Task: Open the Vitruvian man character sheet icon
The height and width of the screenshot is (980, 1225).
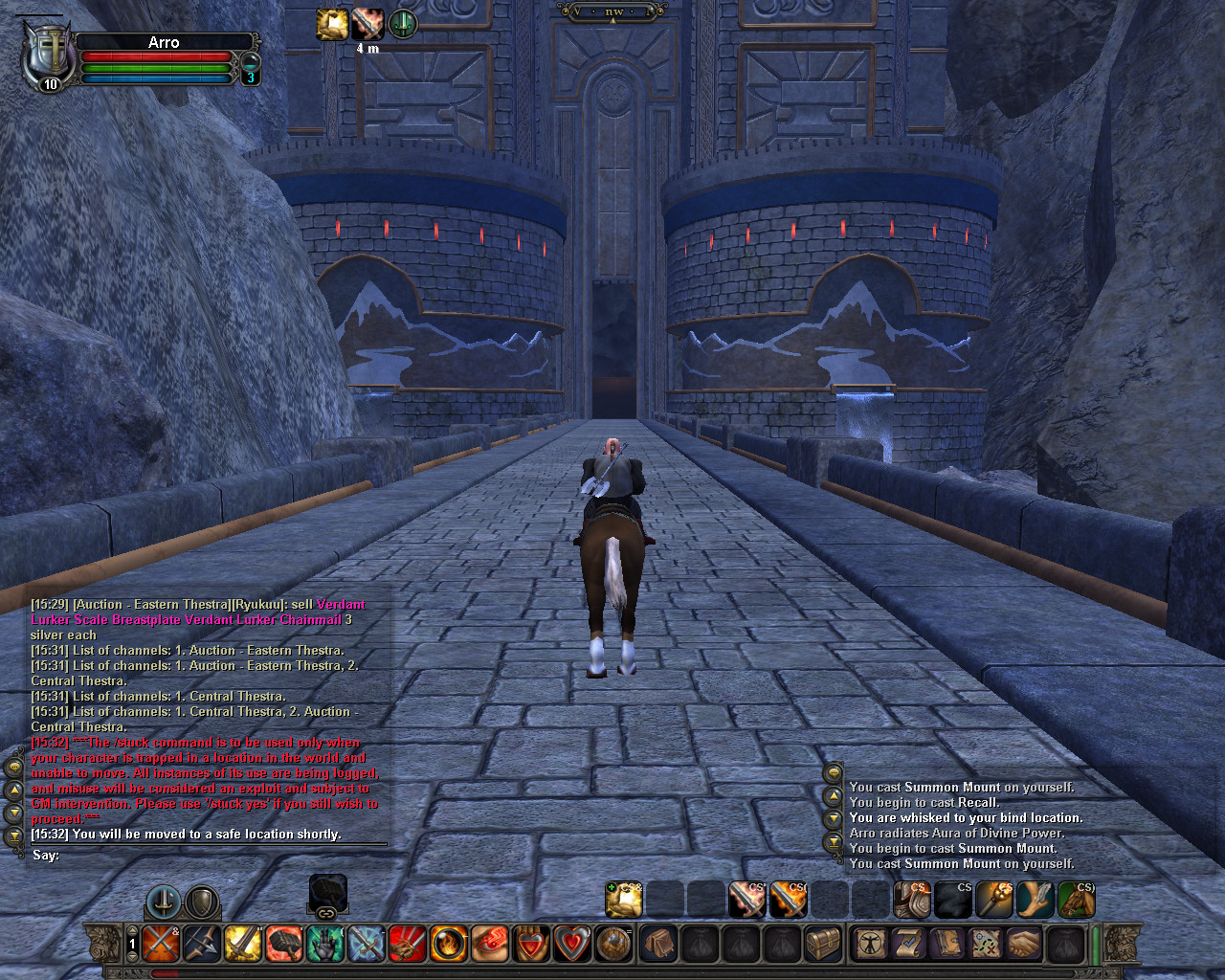Action: (871, 943)
